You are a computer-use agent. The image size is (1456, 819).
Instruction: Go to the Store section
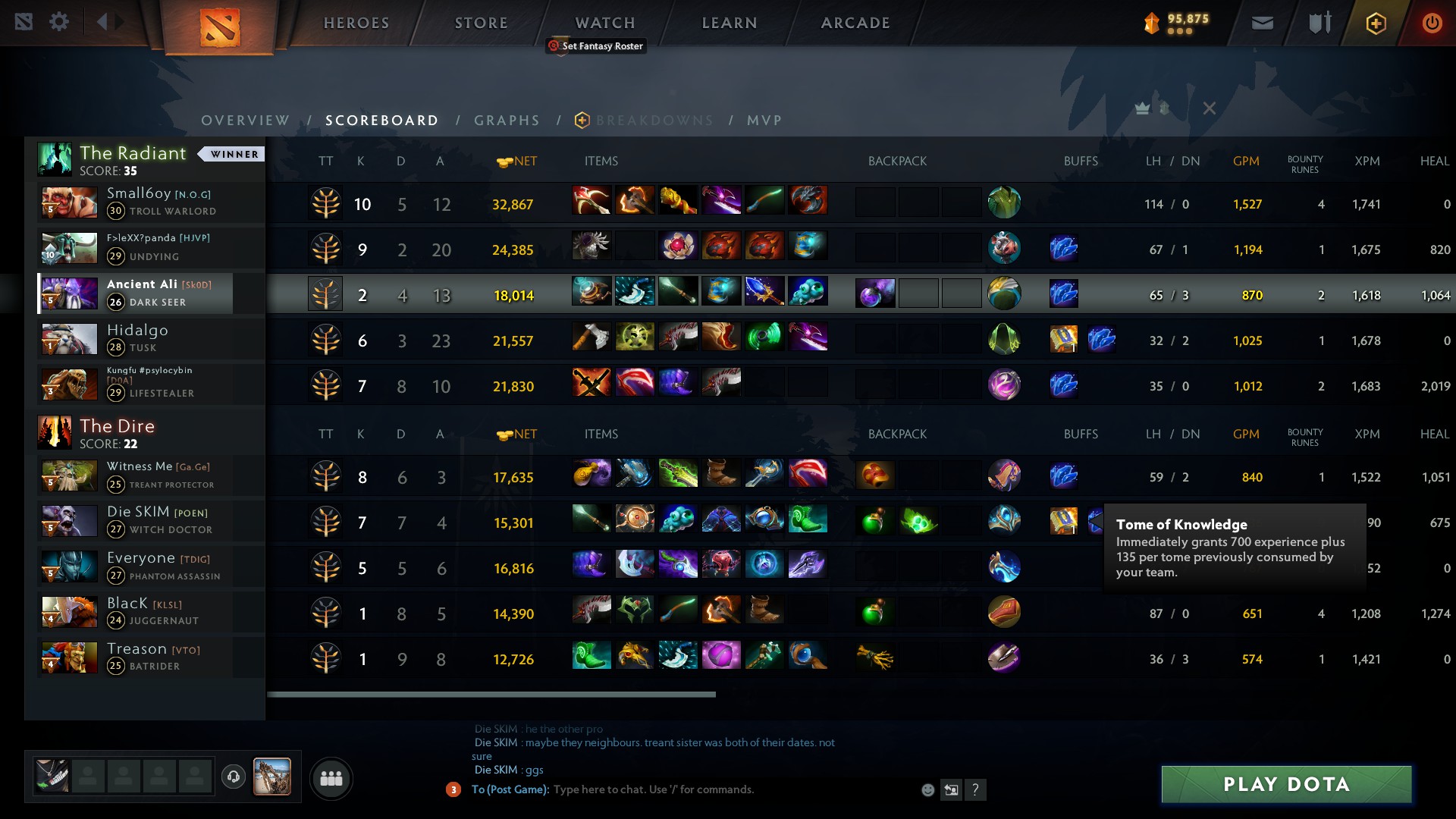point(481,23)
